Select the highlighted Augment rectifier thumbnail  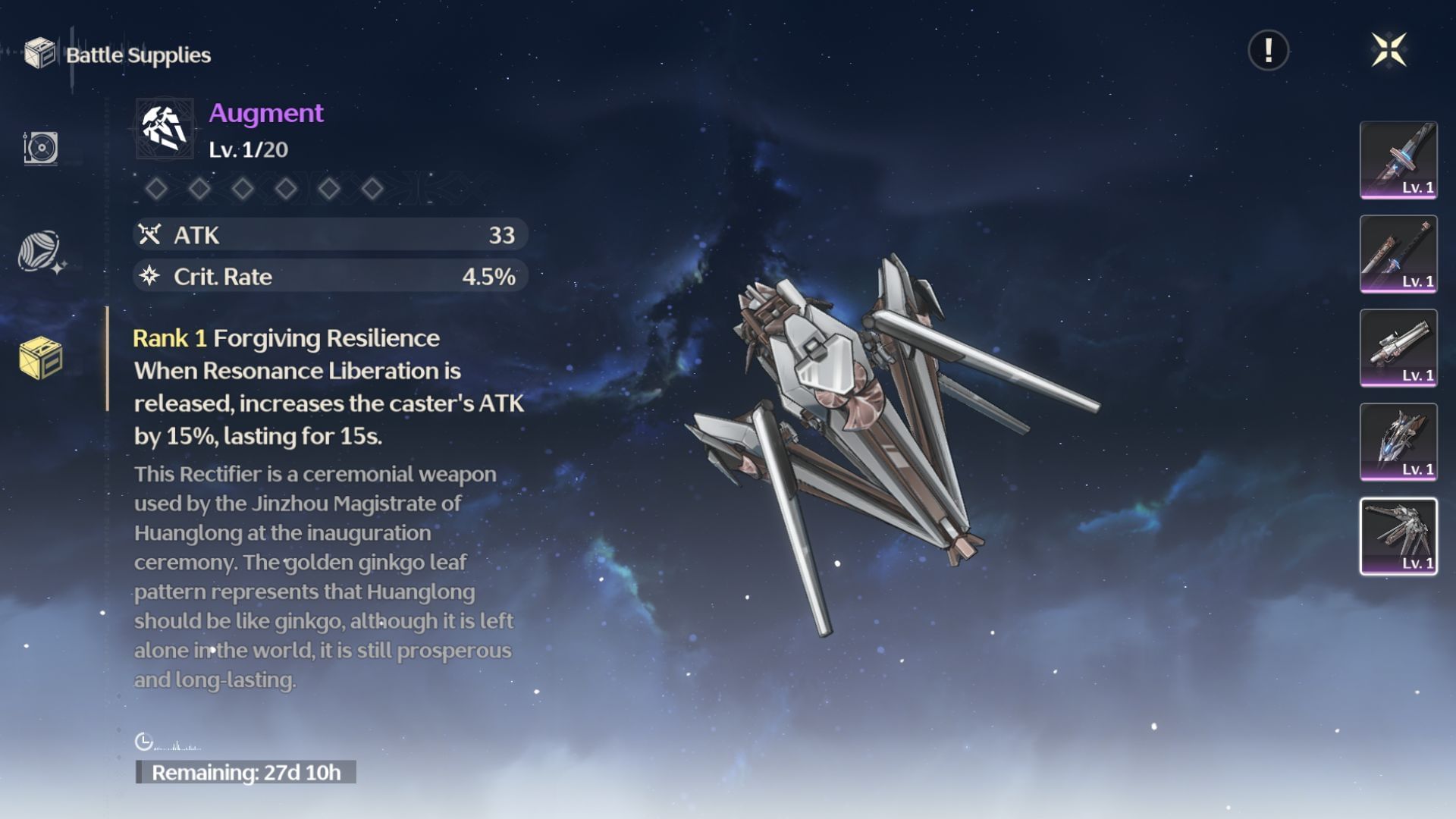1398,536
